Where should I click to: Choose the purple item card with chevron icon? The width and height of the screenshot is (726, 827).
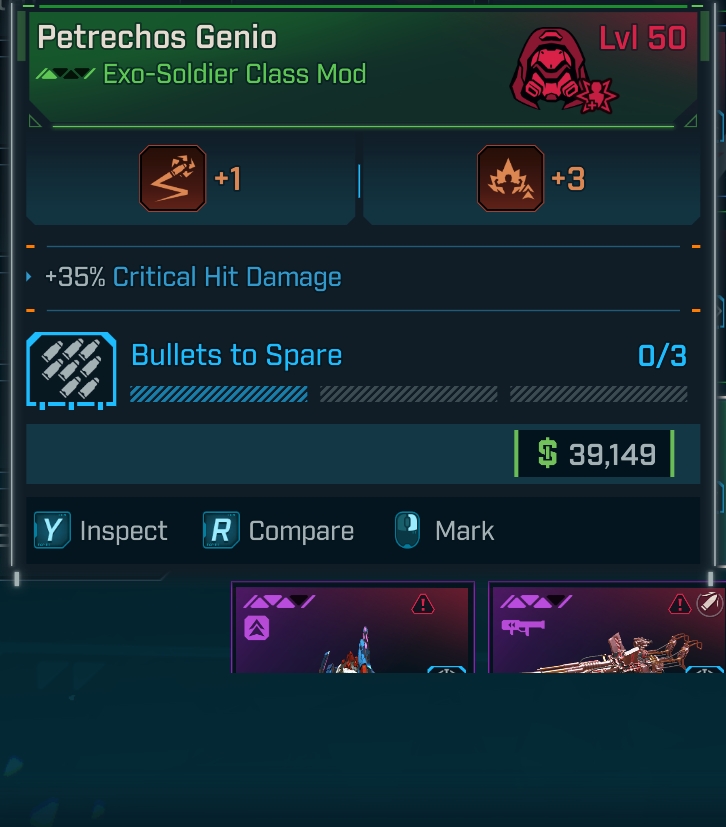[352, 629]
